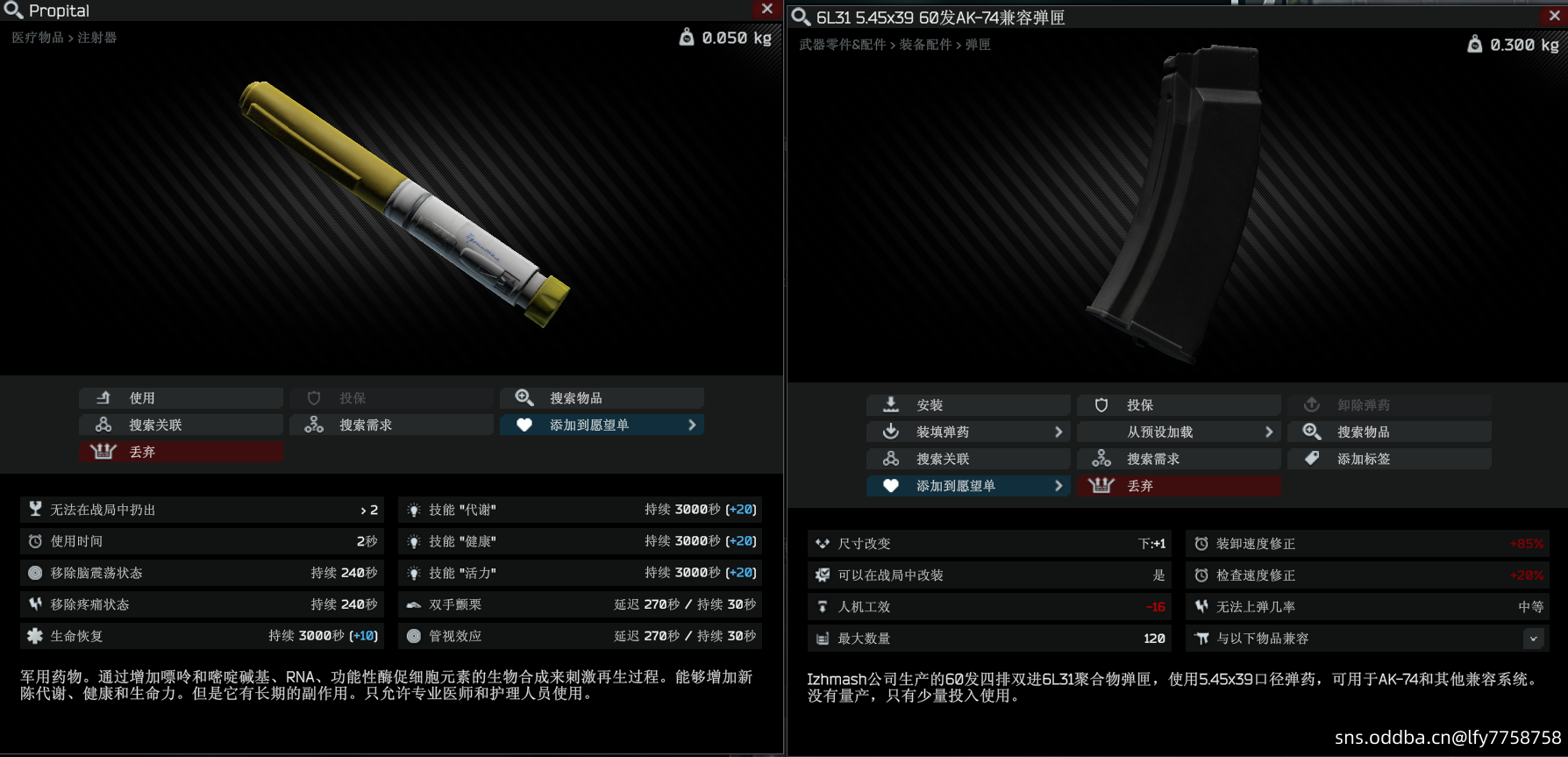Select 搜索物品 in the magazine window
The height and width of the screenshot is (757, 1568).
click(x=1389, y=432)
